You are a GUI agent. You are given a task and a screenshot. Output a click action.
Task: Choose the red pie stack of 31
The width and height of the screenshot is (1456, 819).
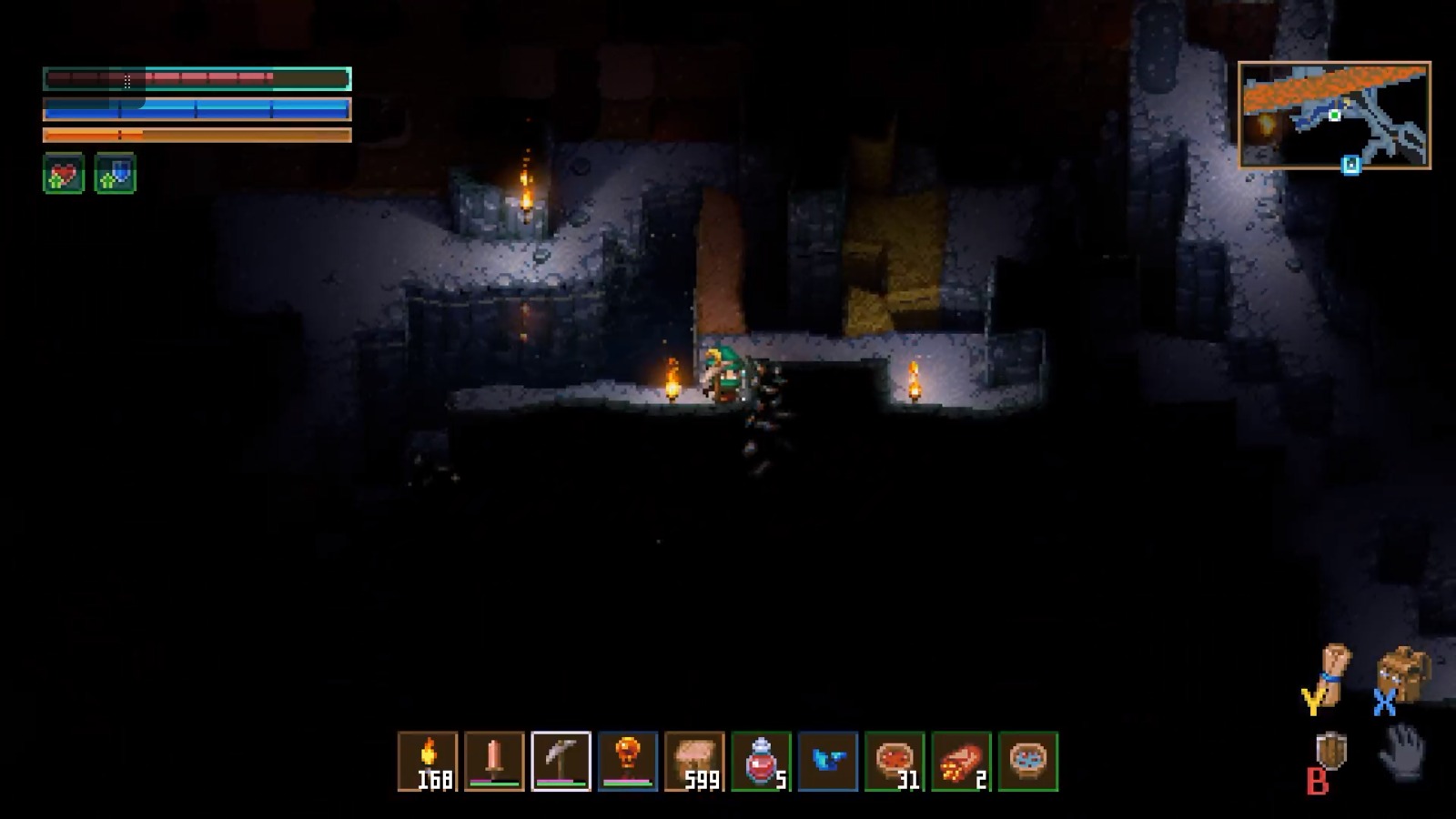pos(895,761)
